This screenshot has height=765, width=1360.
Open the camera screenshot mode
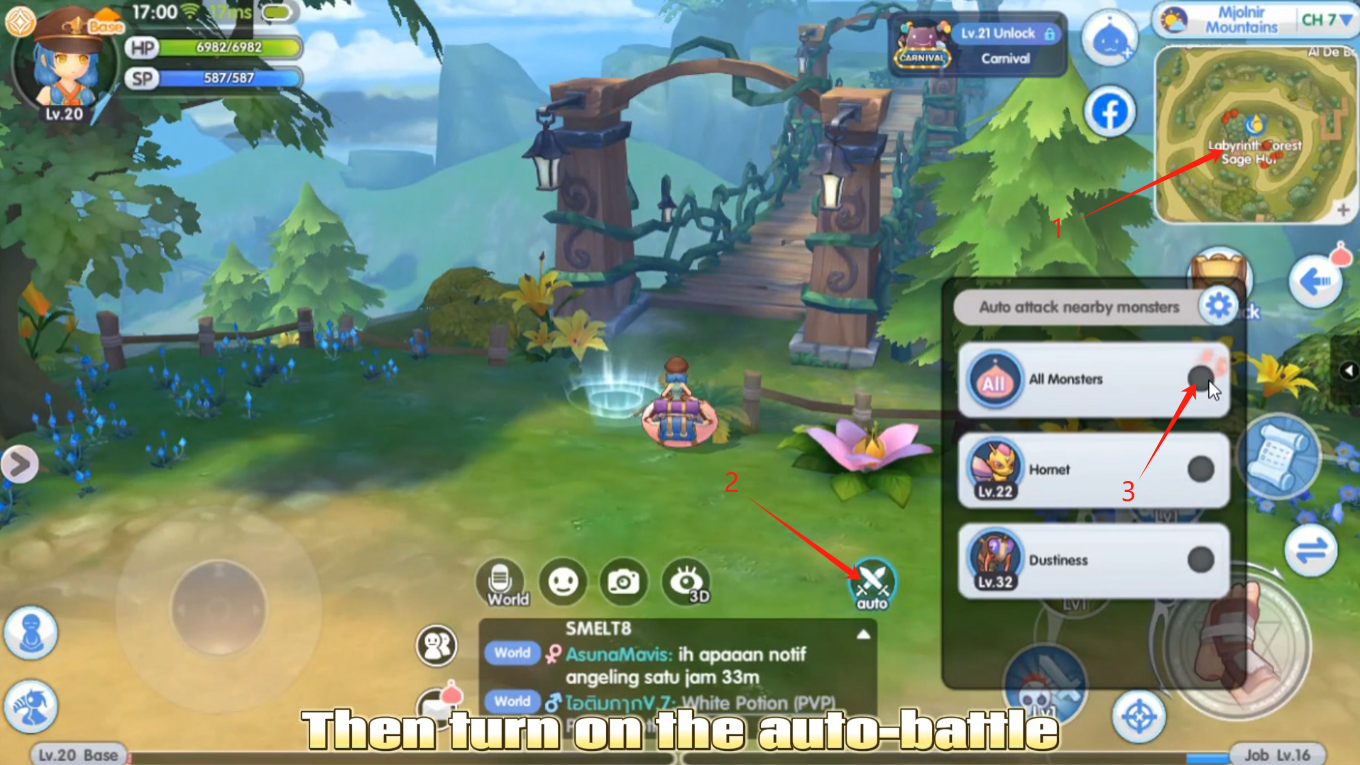pyautogui.click(x=624, y=581)
